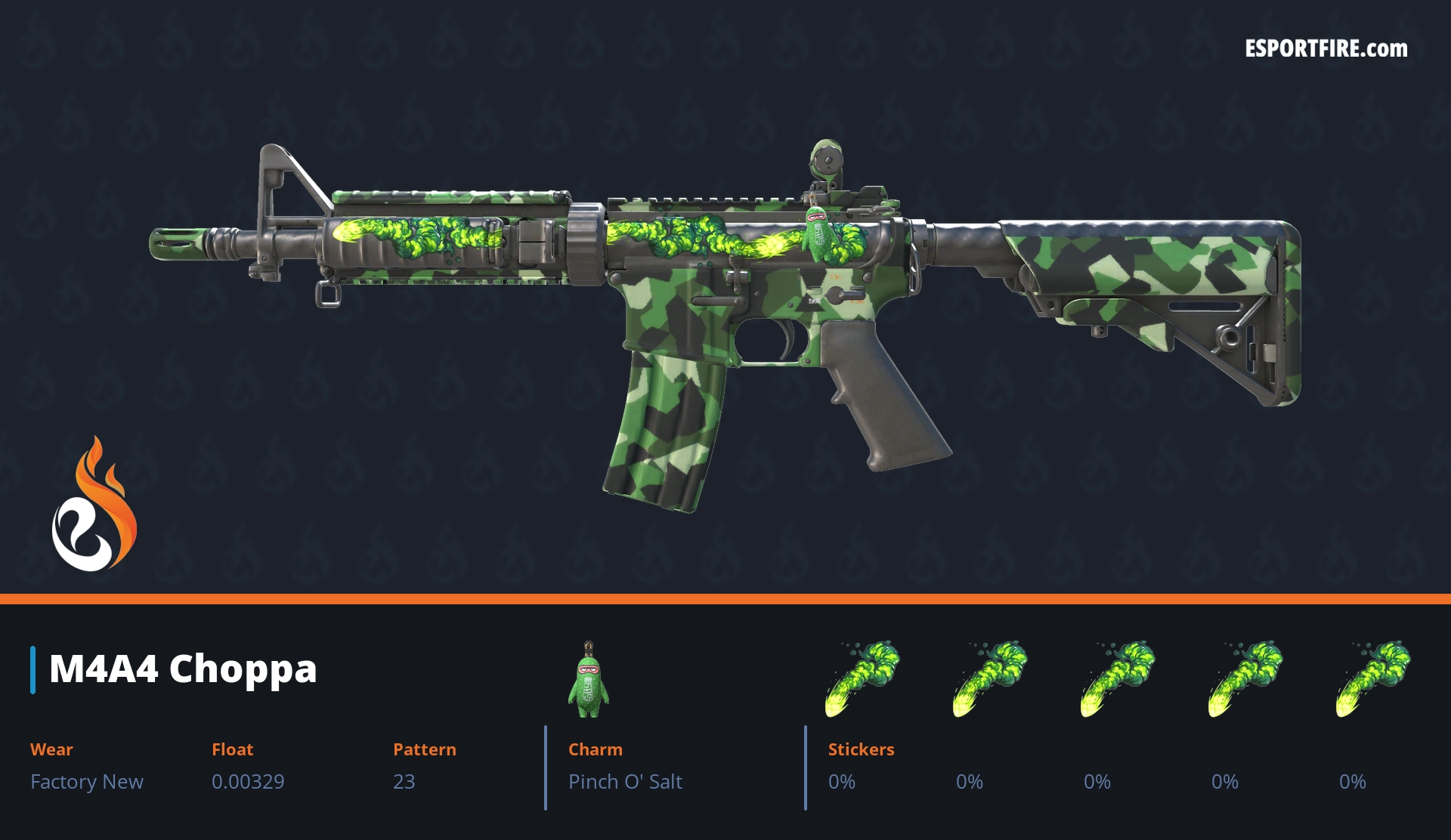Click the flame logo emblem

(94, 507)
